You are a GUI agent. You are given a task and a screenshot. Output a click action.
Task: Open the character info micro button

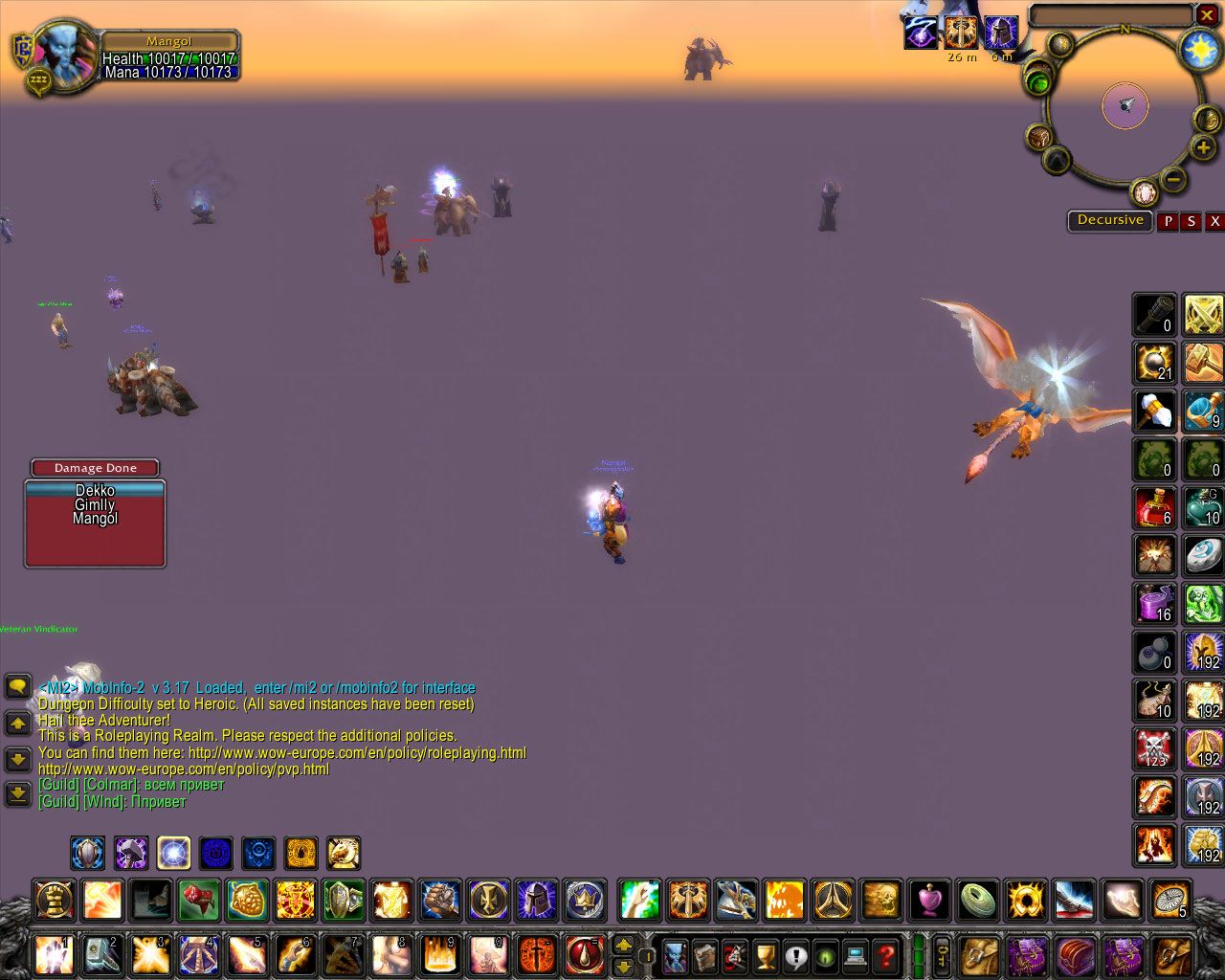tap(675, 954)
